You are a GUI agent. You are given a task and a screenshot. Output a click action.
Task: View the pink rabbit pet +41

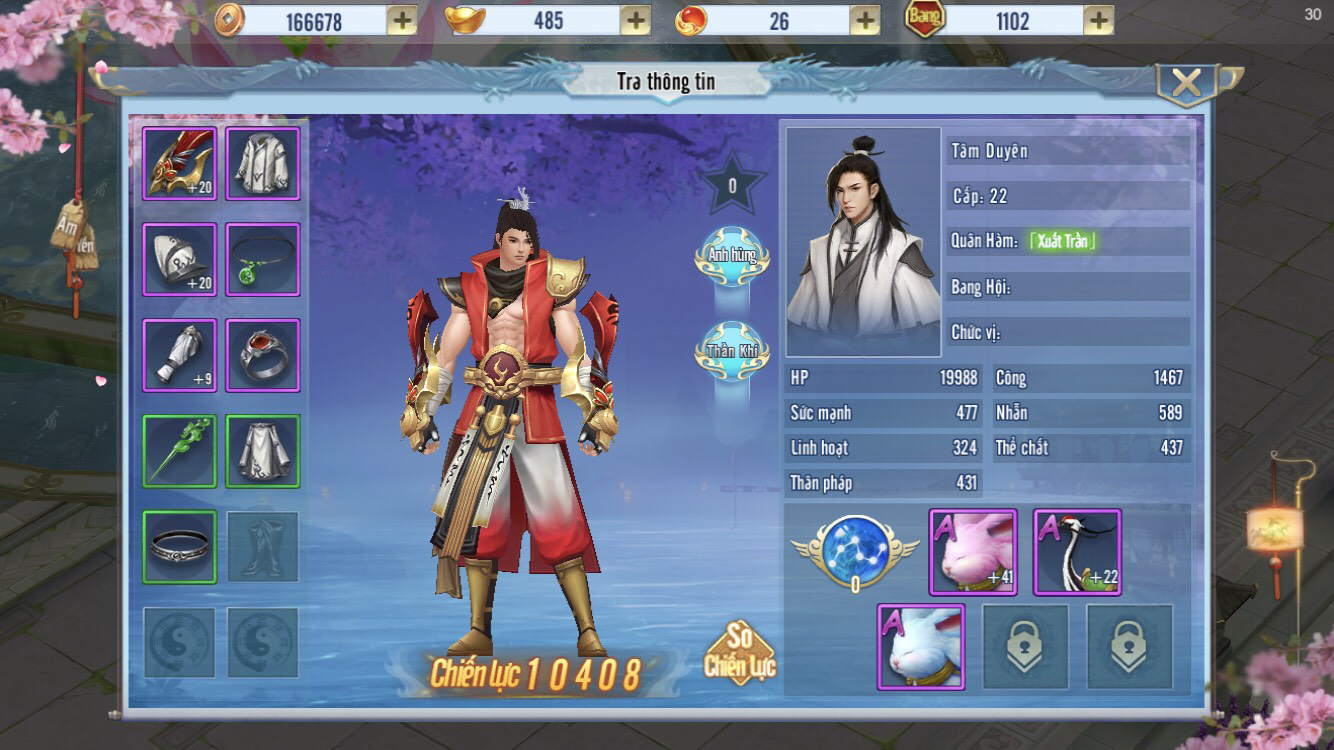tap(973, 552)
